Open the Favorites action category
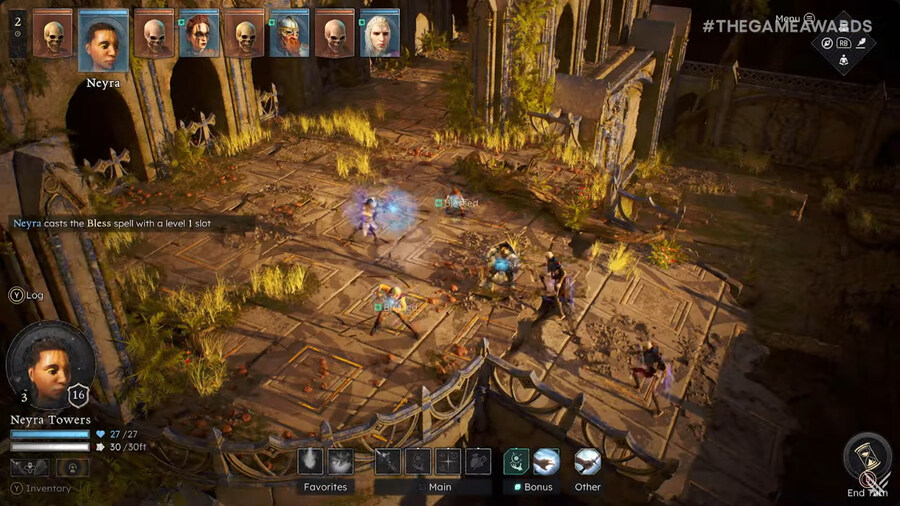Image resolution: width=900 pixels, height=506 pixels. [x=325, y=487]
